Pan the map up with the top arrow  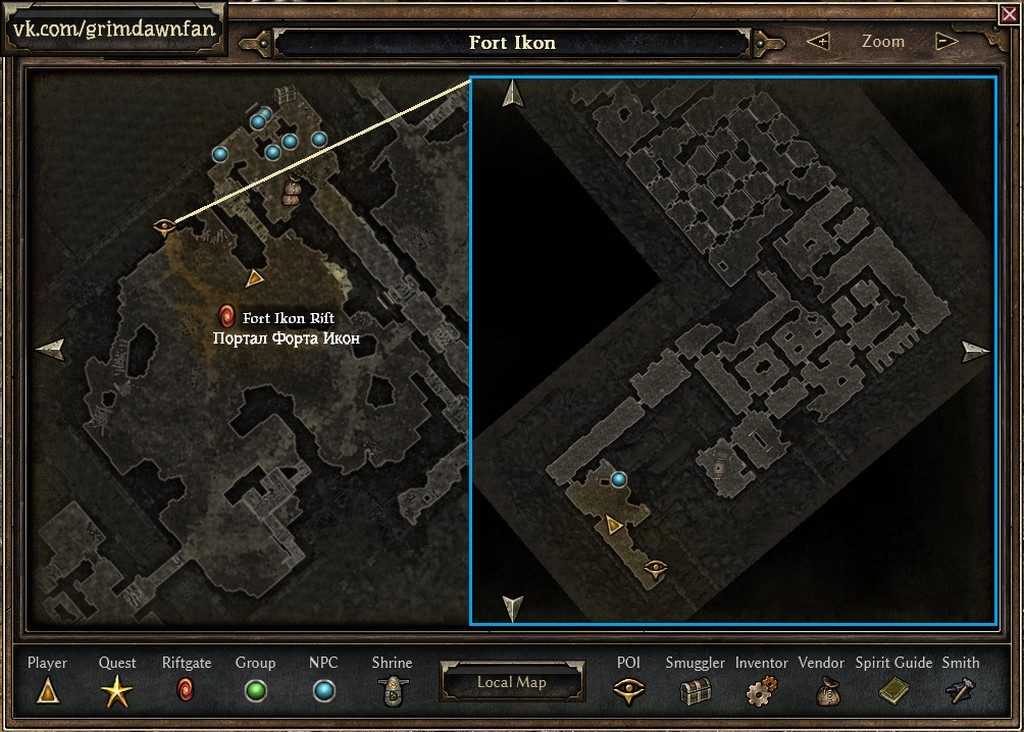tap(513, 93)
